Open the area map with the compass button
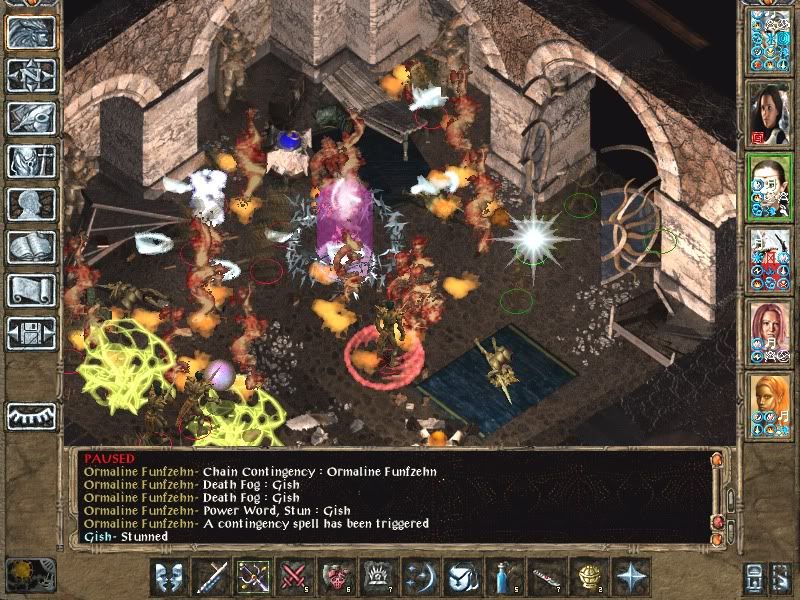 [31, 75]
